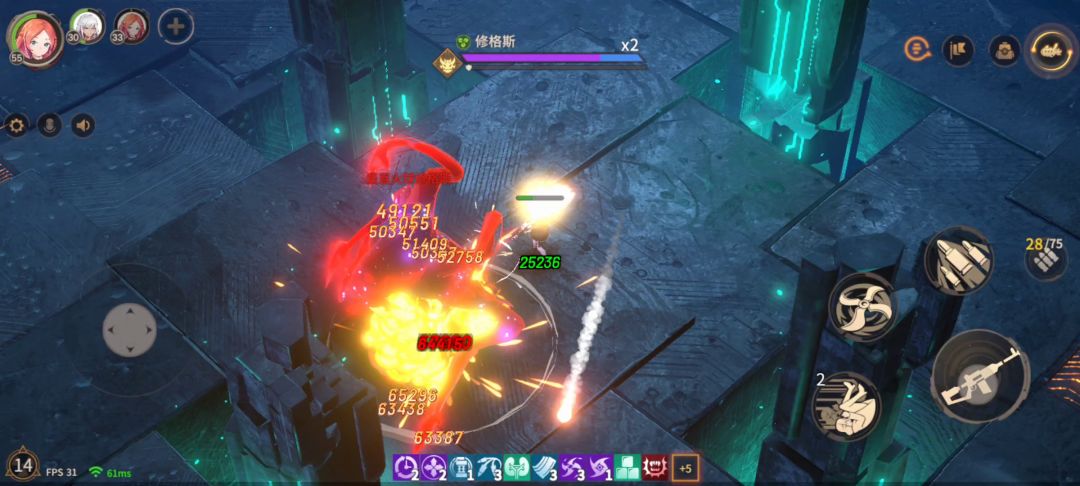Open the level 14 badge

click(x=24, y=464)
